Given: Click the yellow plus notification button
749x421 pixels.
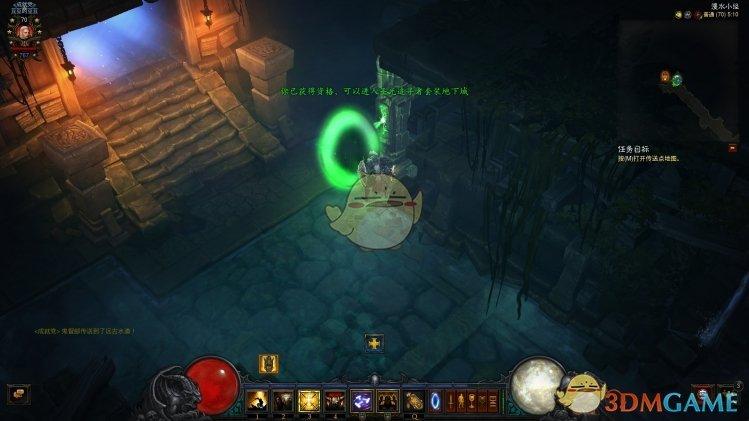Looking at the screenshot, I should [x=374, y=342].
